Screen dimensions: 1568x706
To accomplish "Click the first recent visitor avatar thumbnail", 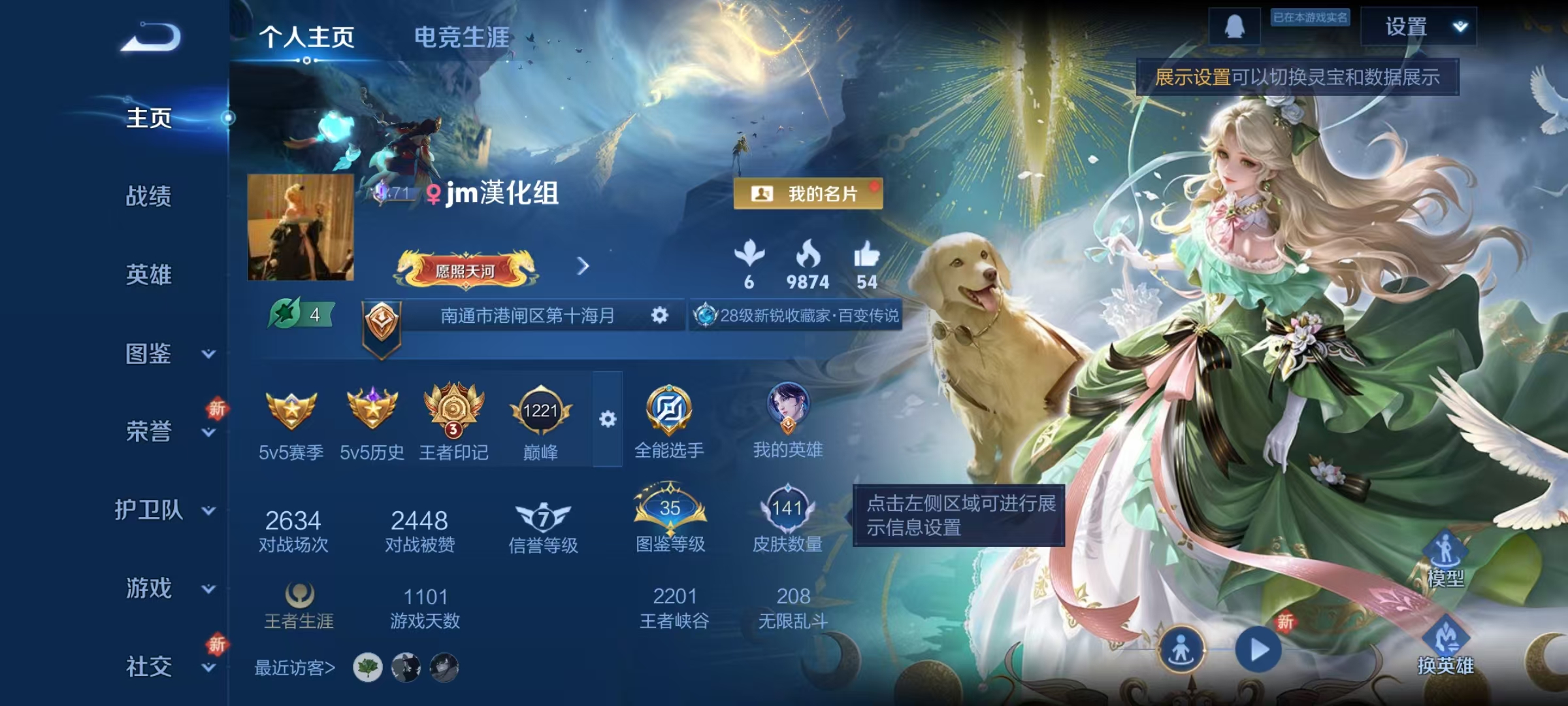I will tap(367, 669).
